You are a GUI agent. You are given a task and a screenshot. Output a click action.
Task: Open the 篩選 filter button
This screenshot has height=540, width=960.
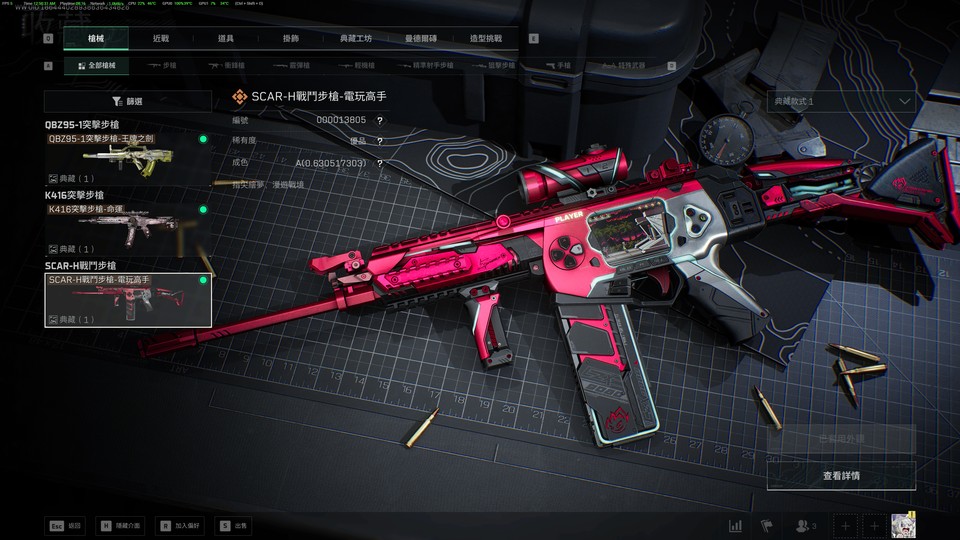tap(127, 101)
